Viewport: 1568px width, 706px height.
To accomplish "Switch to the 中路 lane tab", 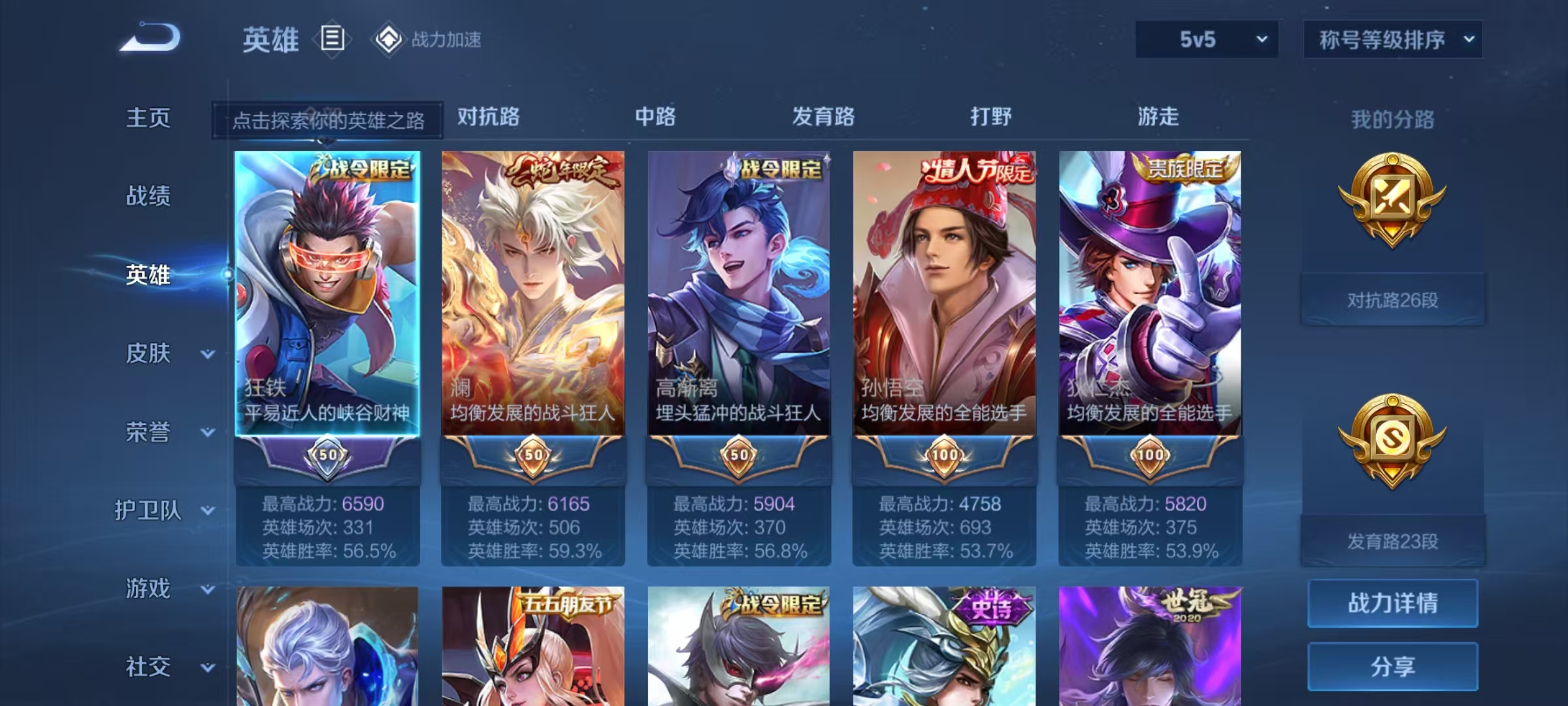I will [653, 118].
